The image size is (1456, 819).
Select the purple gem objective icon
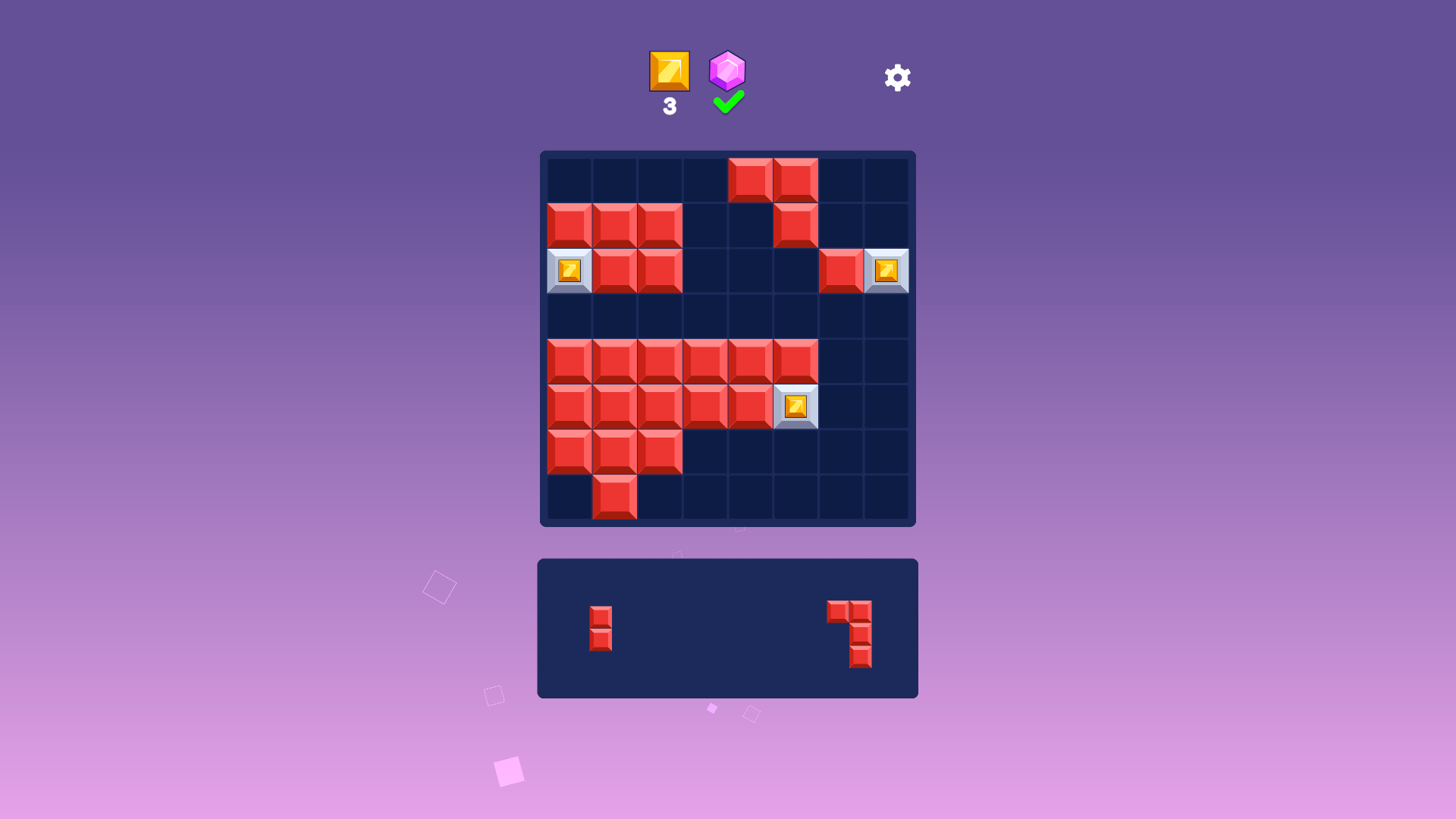tap(727, 72)
